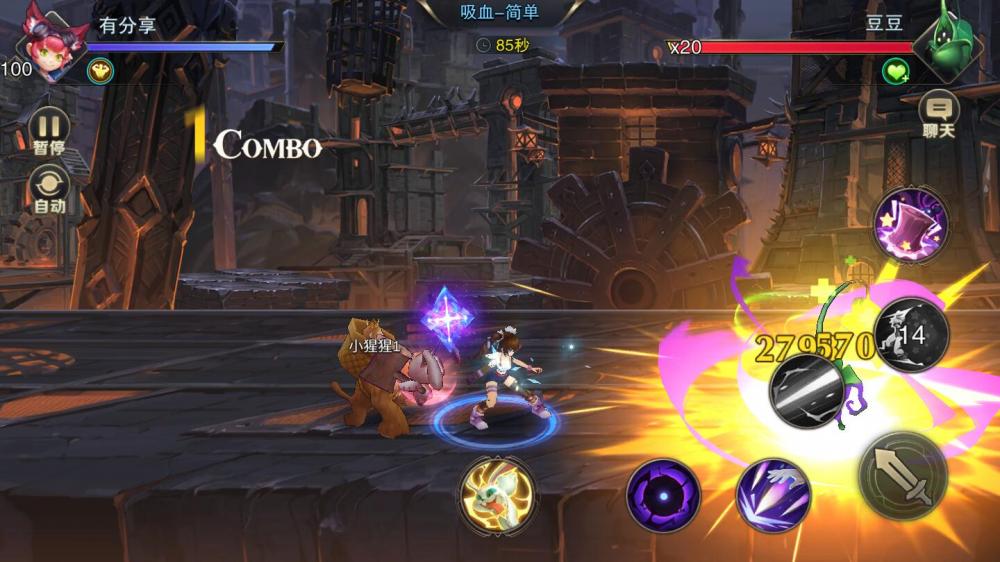Tap the basic sword attack button
1000x562 pixels.
pos(902,476)
